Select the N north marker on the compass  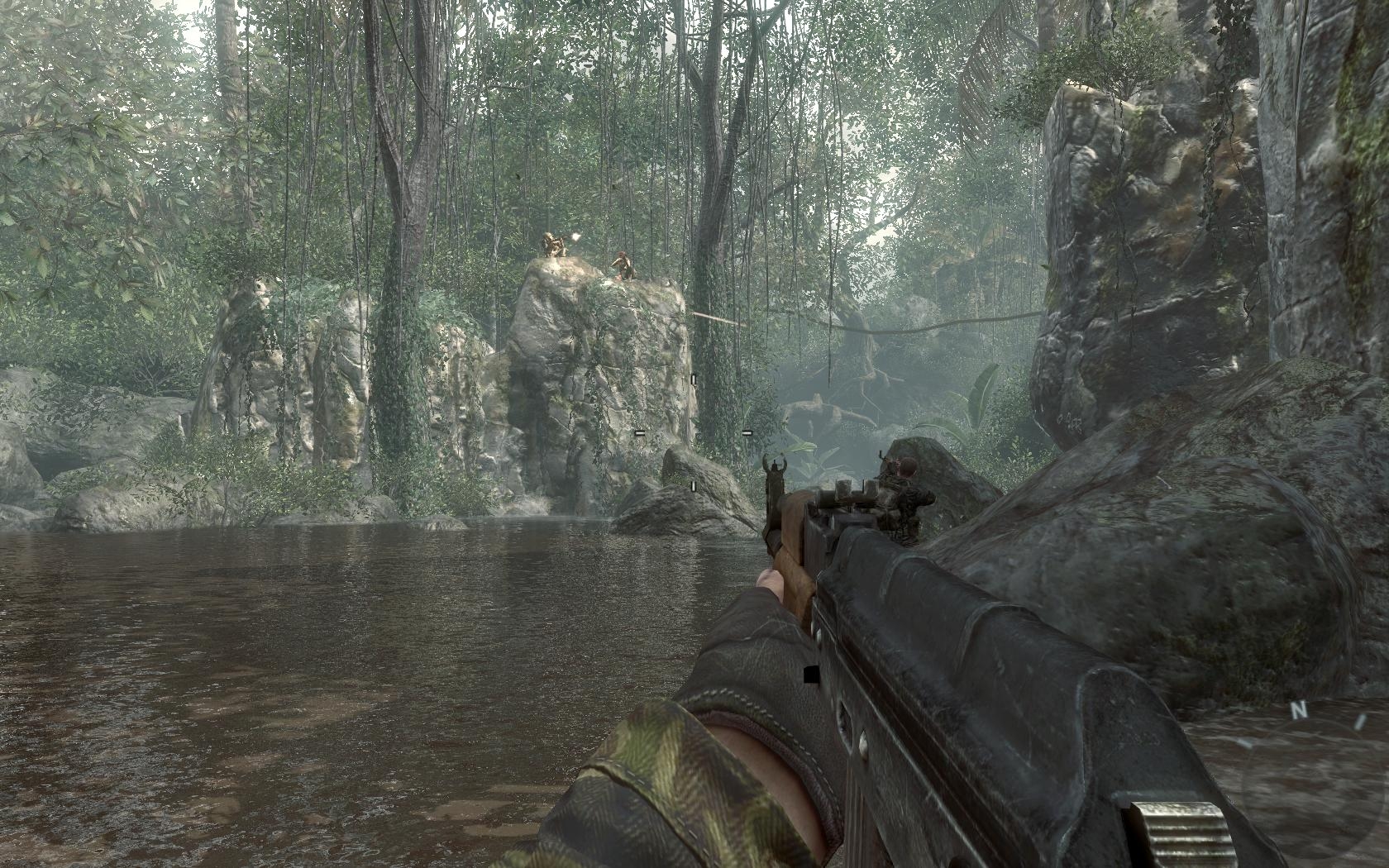(1299, 709)
